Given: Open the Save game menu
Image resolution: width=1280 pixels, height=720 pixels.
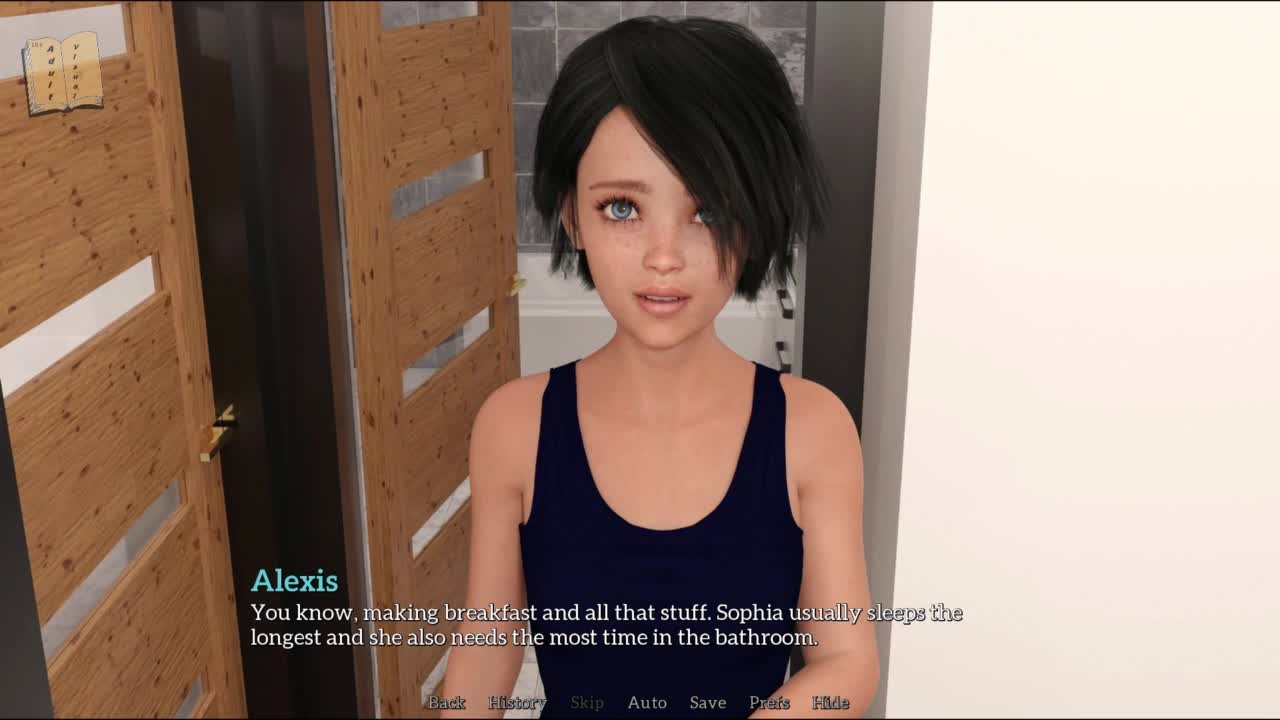Looking at the screenshot, I should [708, 703].
